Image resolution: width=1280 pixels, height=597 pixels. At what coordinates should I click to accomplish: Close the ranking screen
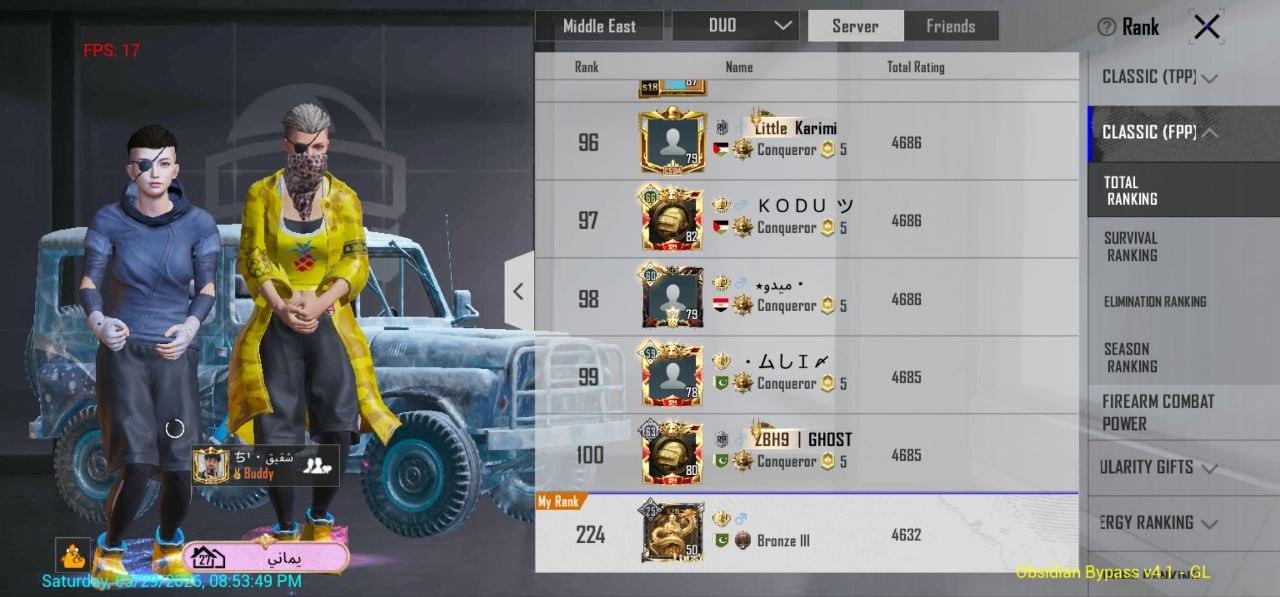point(1206,27)
